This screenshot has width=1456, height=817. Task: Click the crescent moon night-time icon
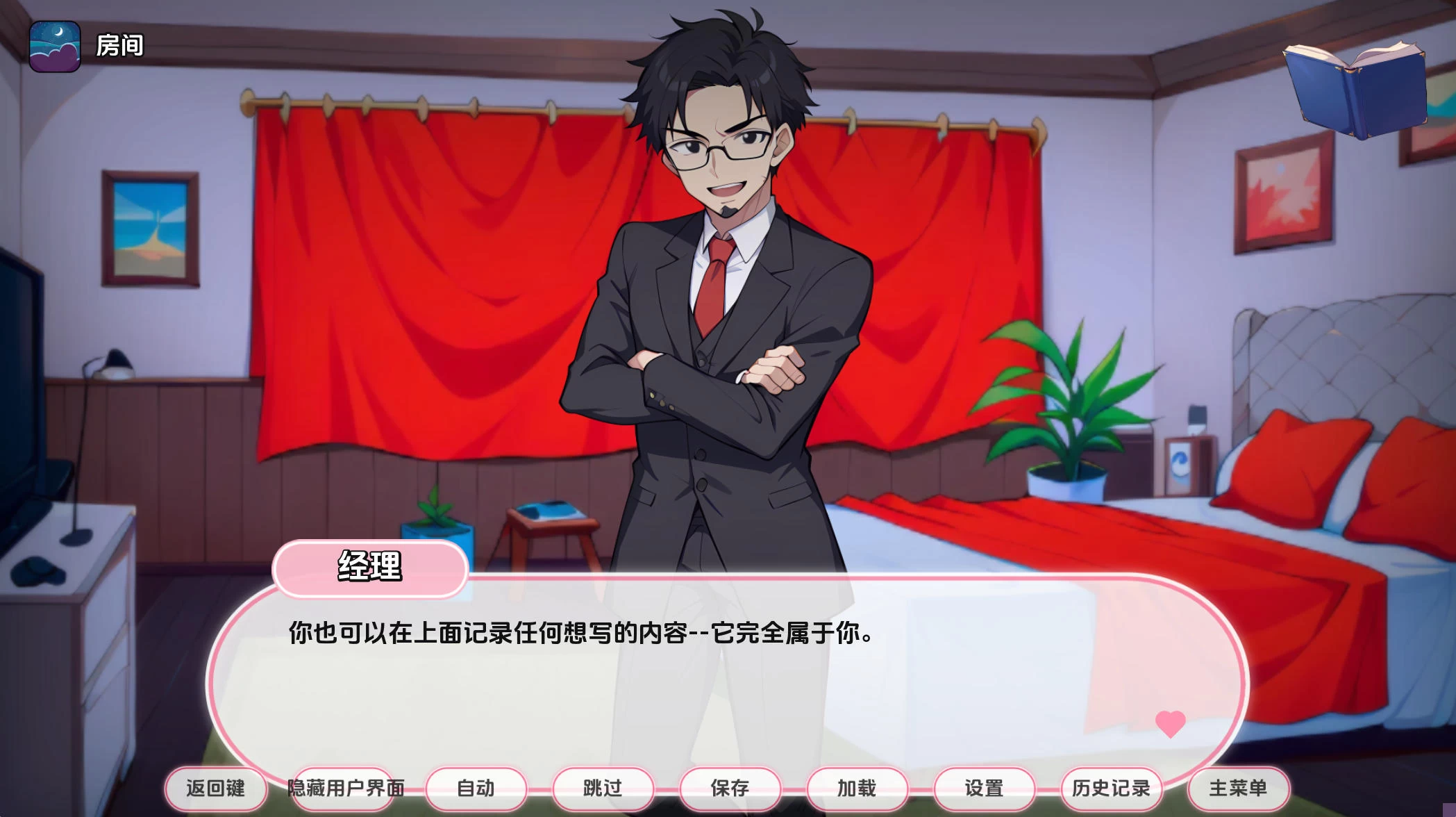(x=55, y=47)
